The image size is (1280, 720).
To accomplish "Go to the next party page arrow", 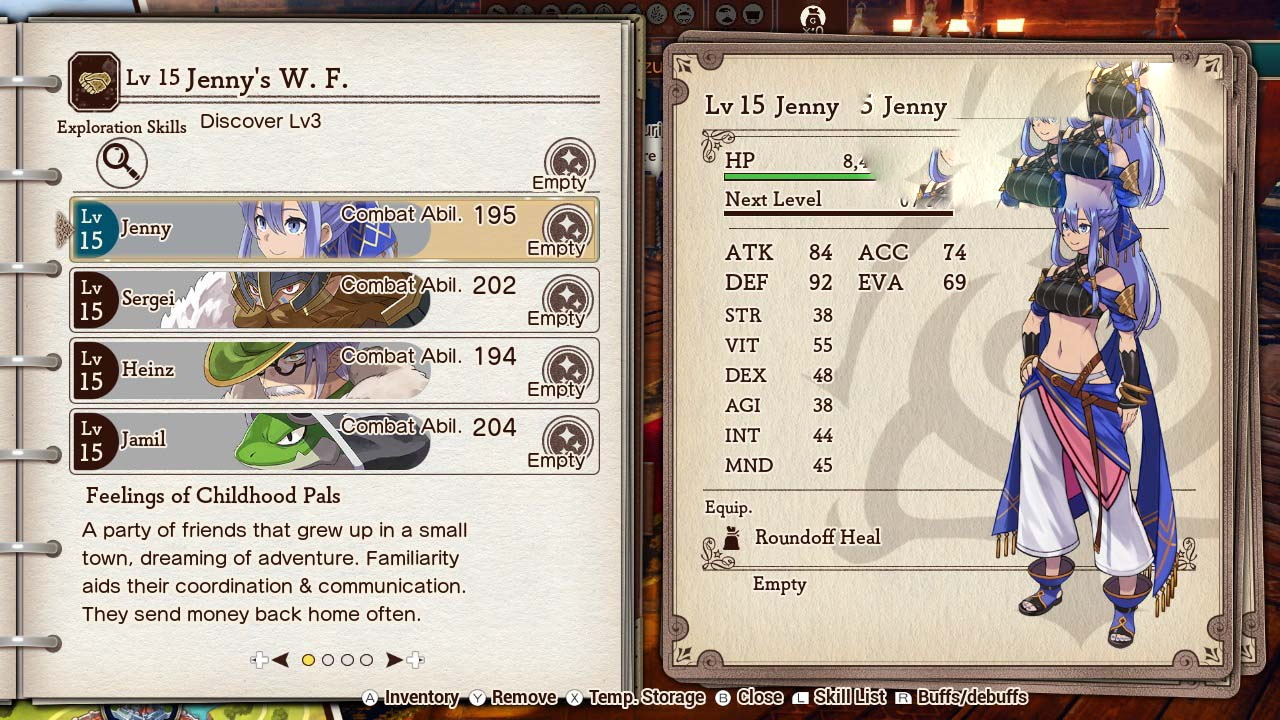I will 394,660.
